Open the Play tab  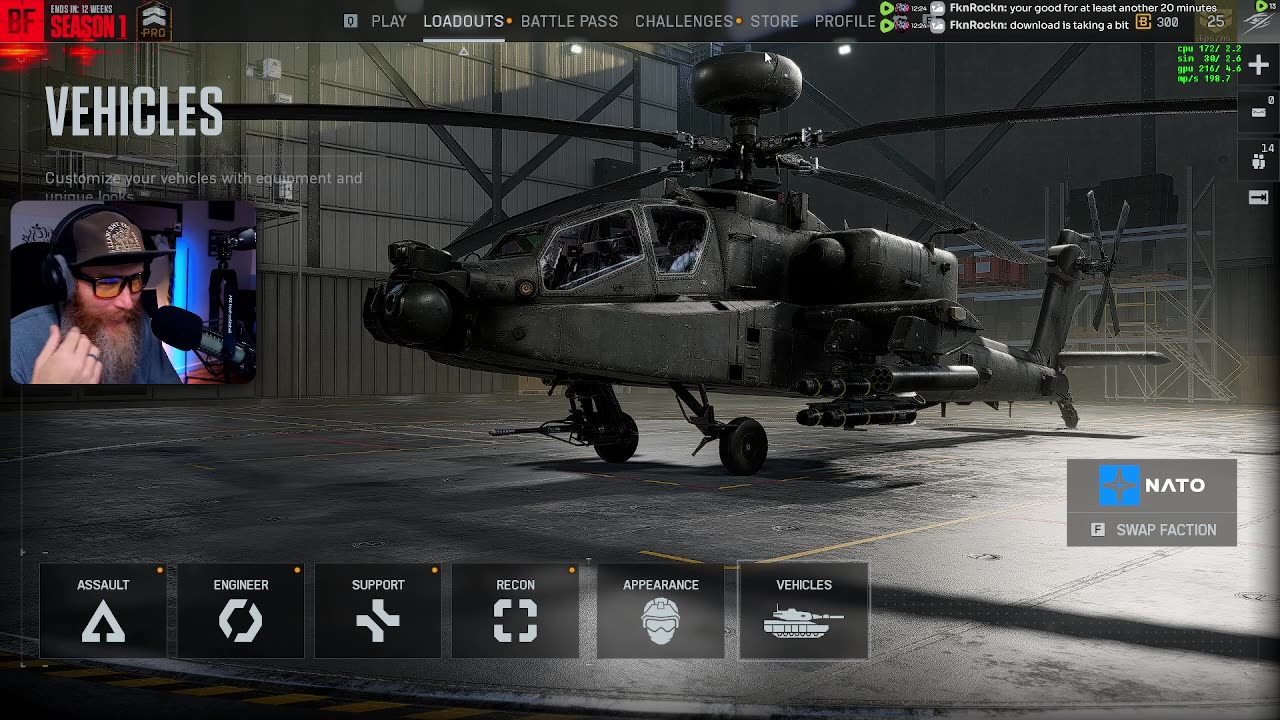(388, 21)
